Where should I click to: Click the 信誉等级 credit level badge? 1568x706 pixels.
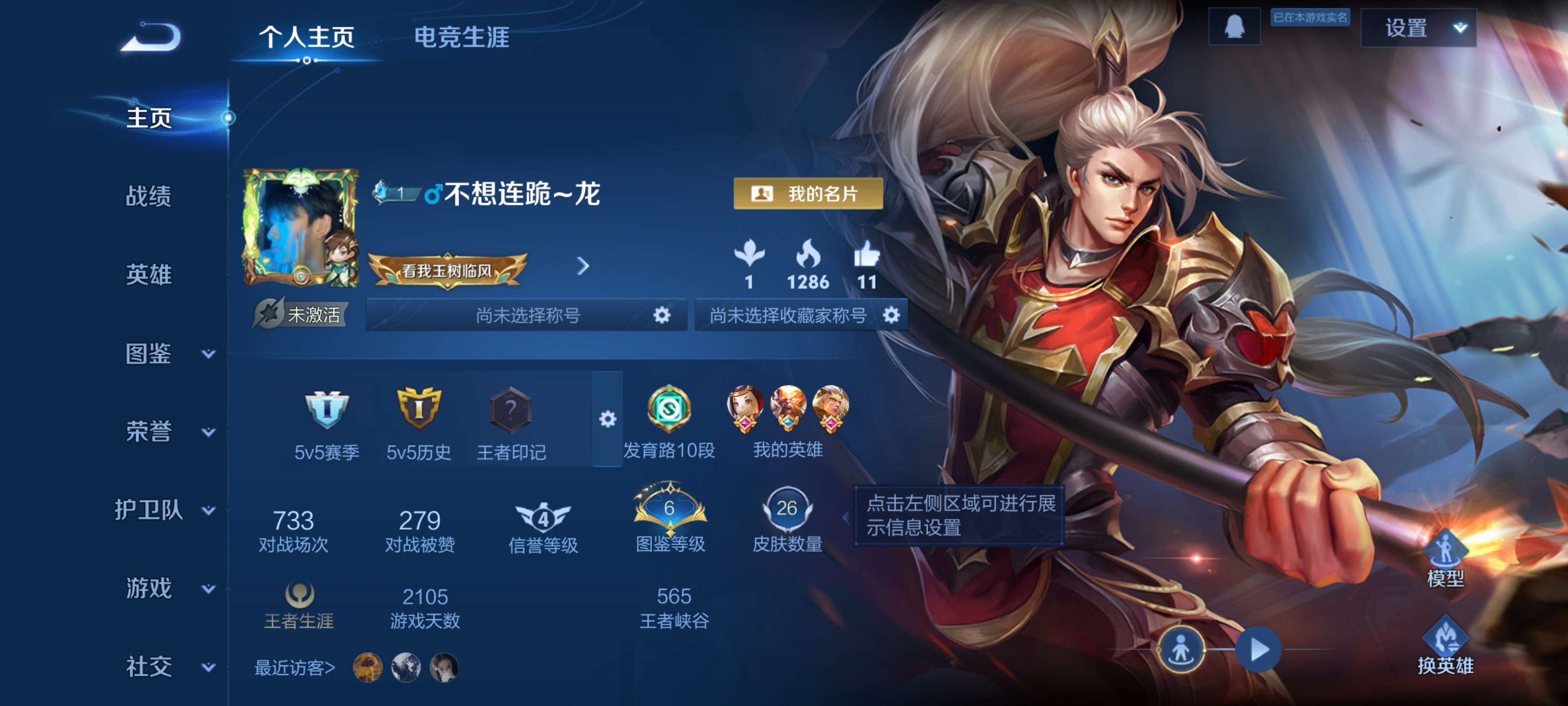543,517
